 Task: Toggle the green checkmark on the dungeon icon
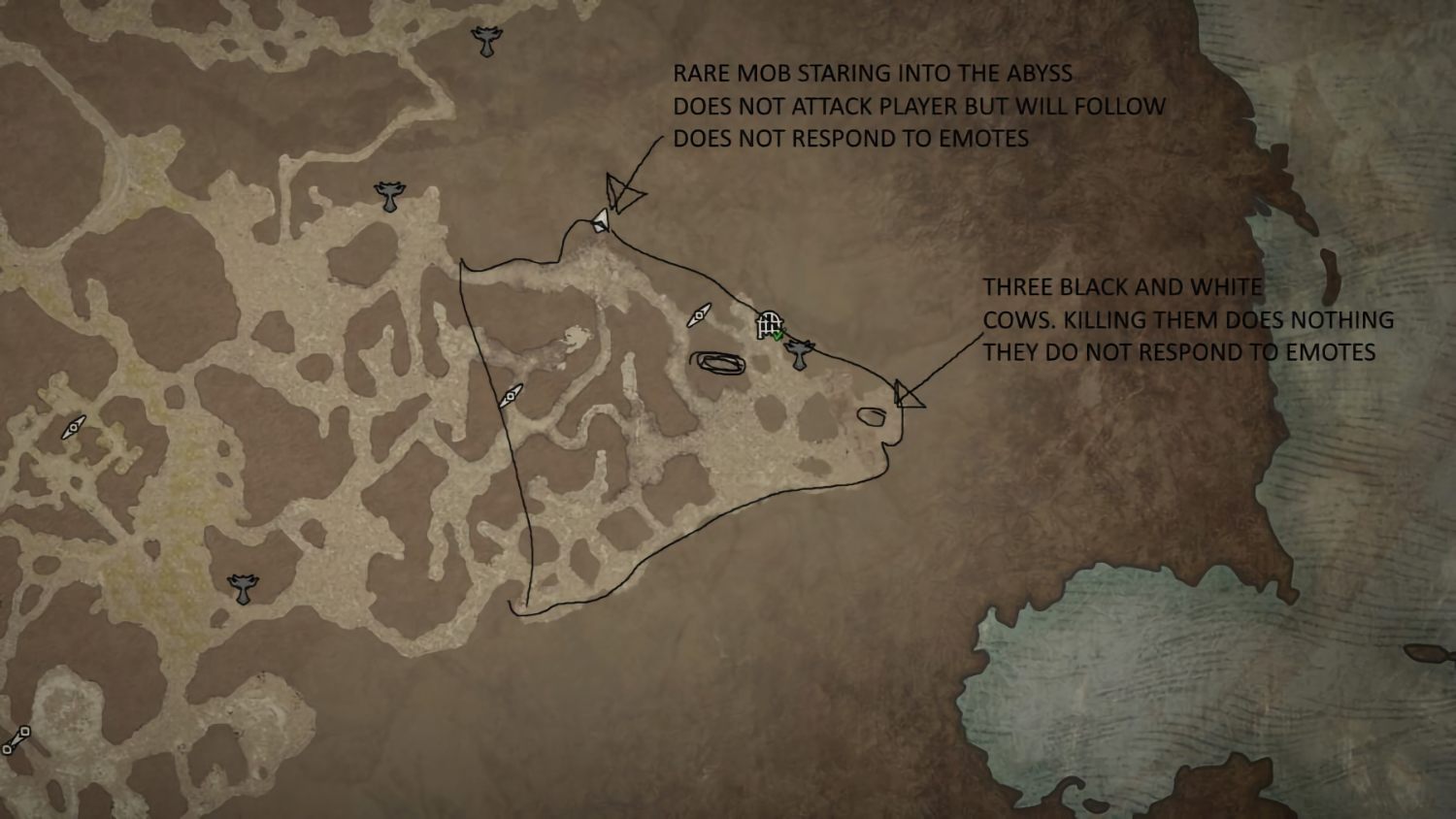point(778,337)
